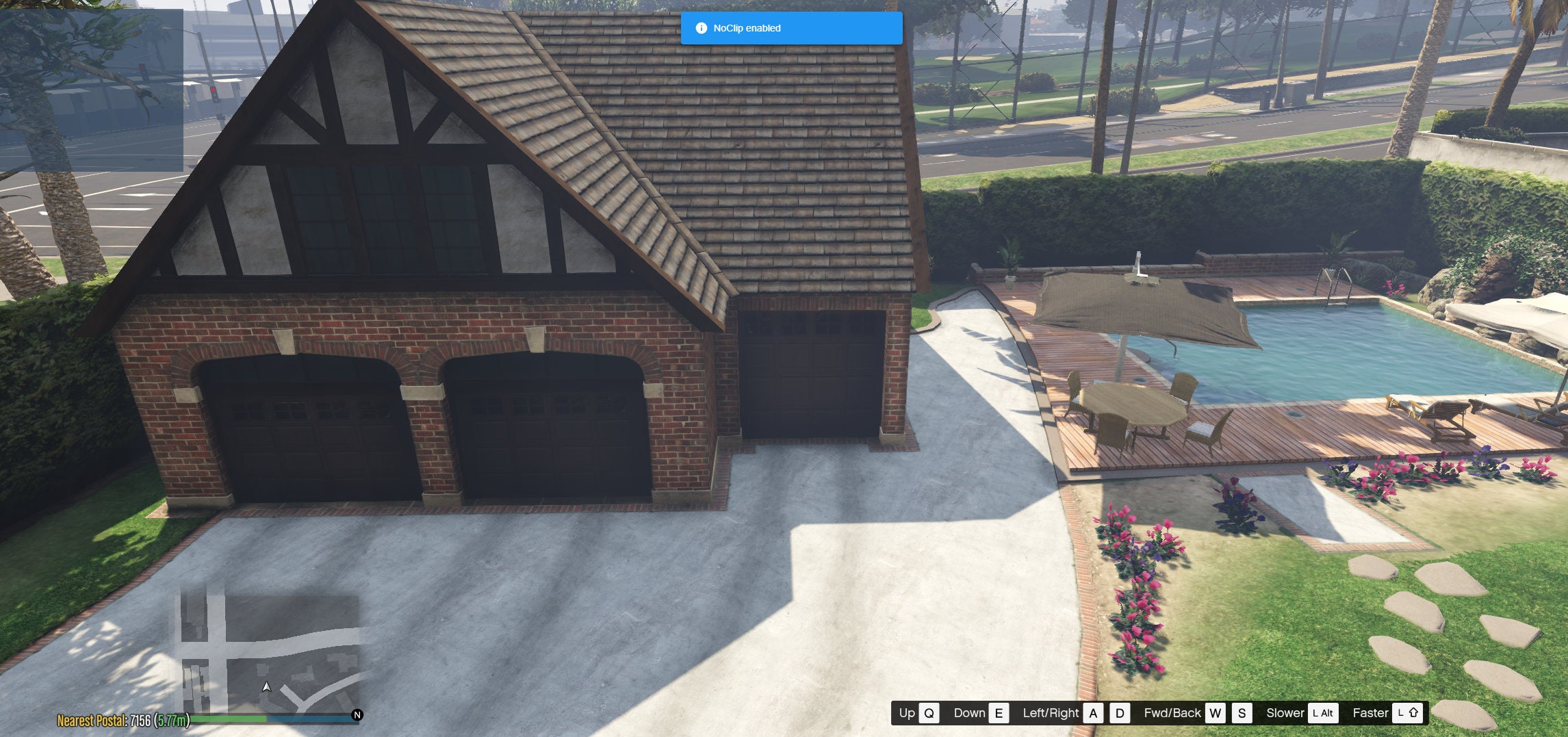Screen dimensions: 1568x737
Task: Click the postal code 7156 text
Action: (x=140, y=721)
